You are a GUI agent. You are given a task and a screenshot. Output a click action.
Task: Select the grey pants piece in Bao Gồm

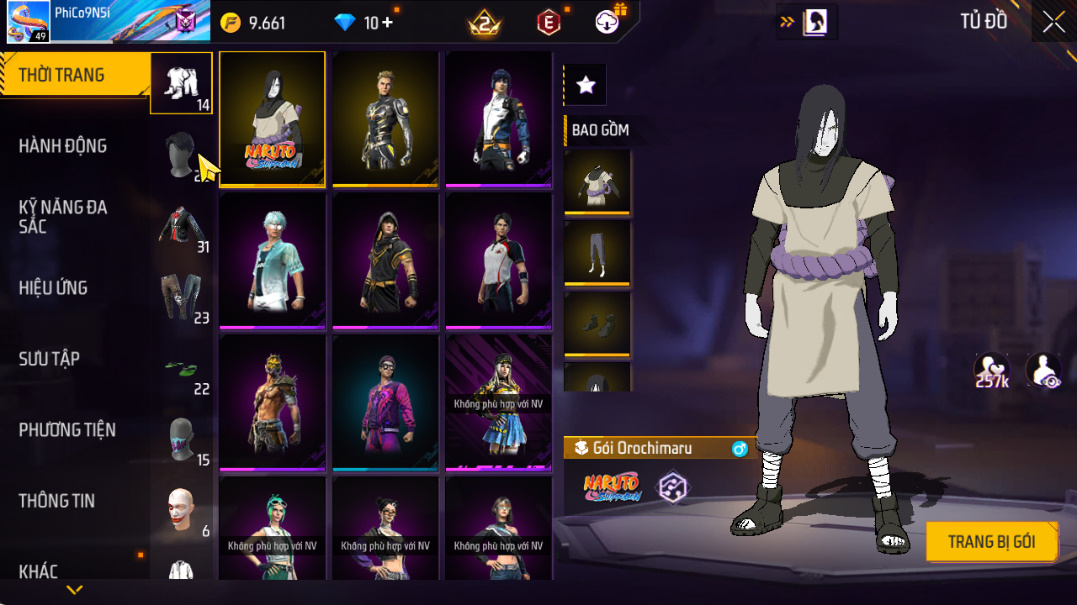pyautogui.click(x=597, y=252)
